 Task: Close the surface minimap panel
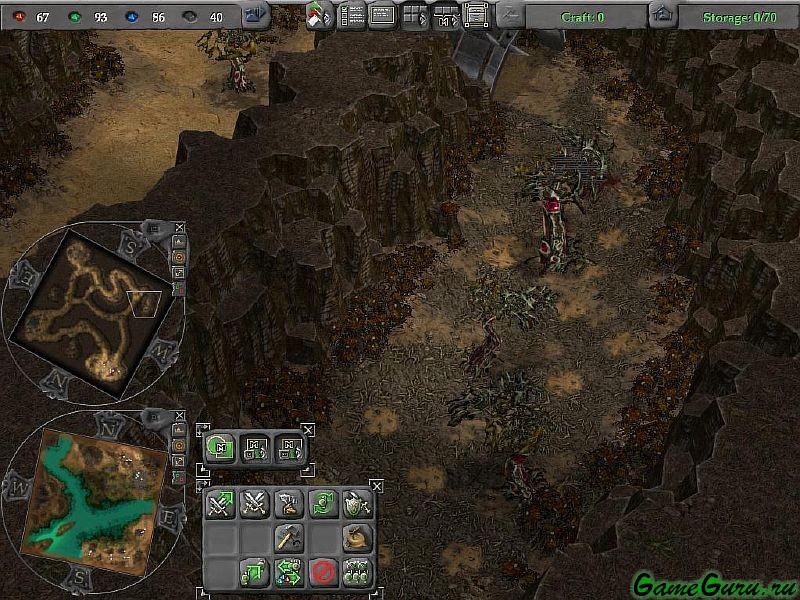[180, 414]
